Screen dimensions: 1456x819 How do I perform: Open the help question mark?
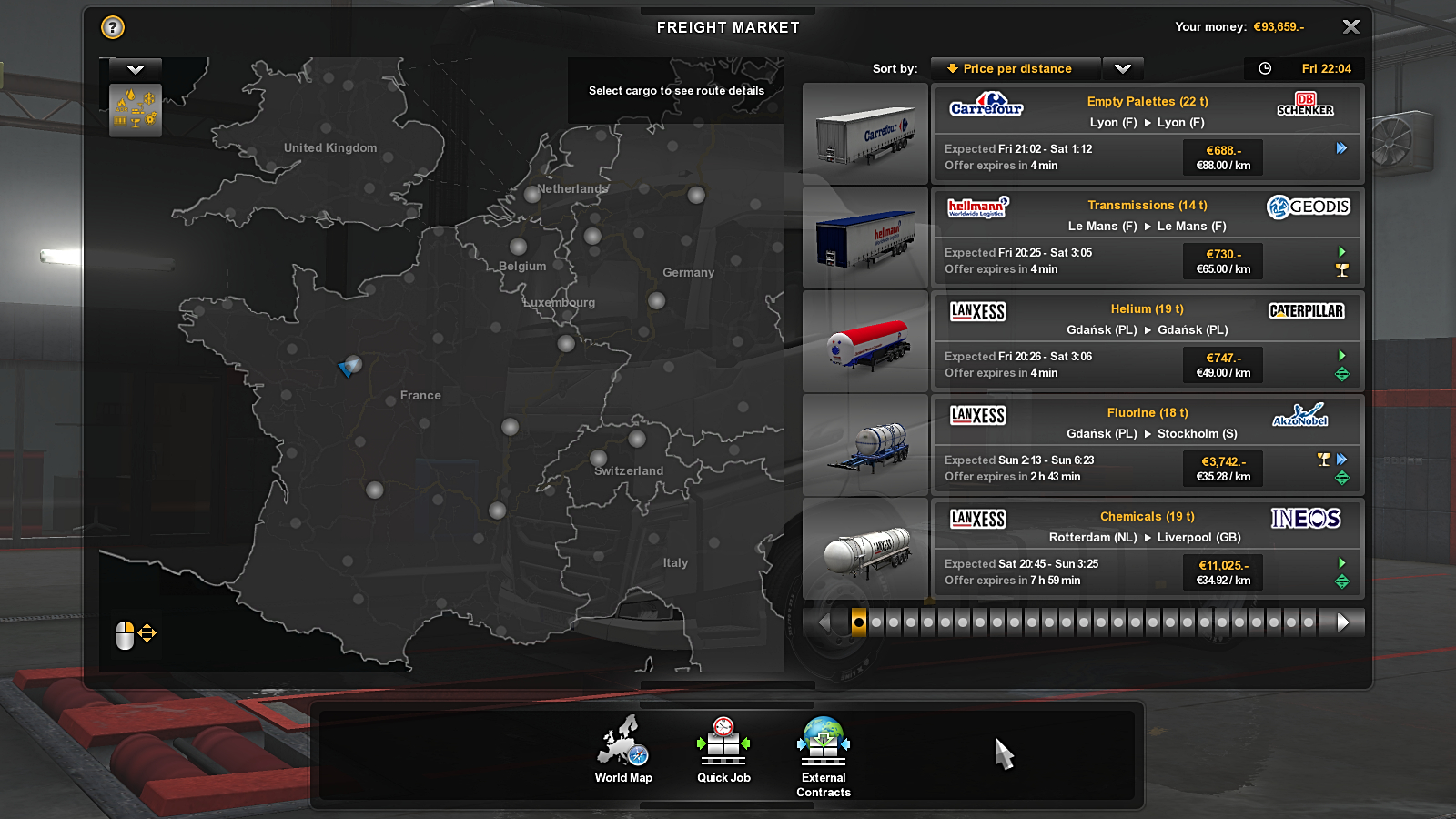[x=113, y=27]
